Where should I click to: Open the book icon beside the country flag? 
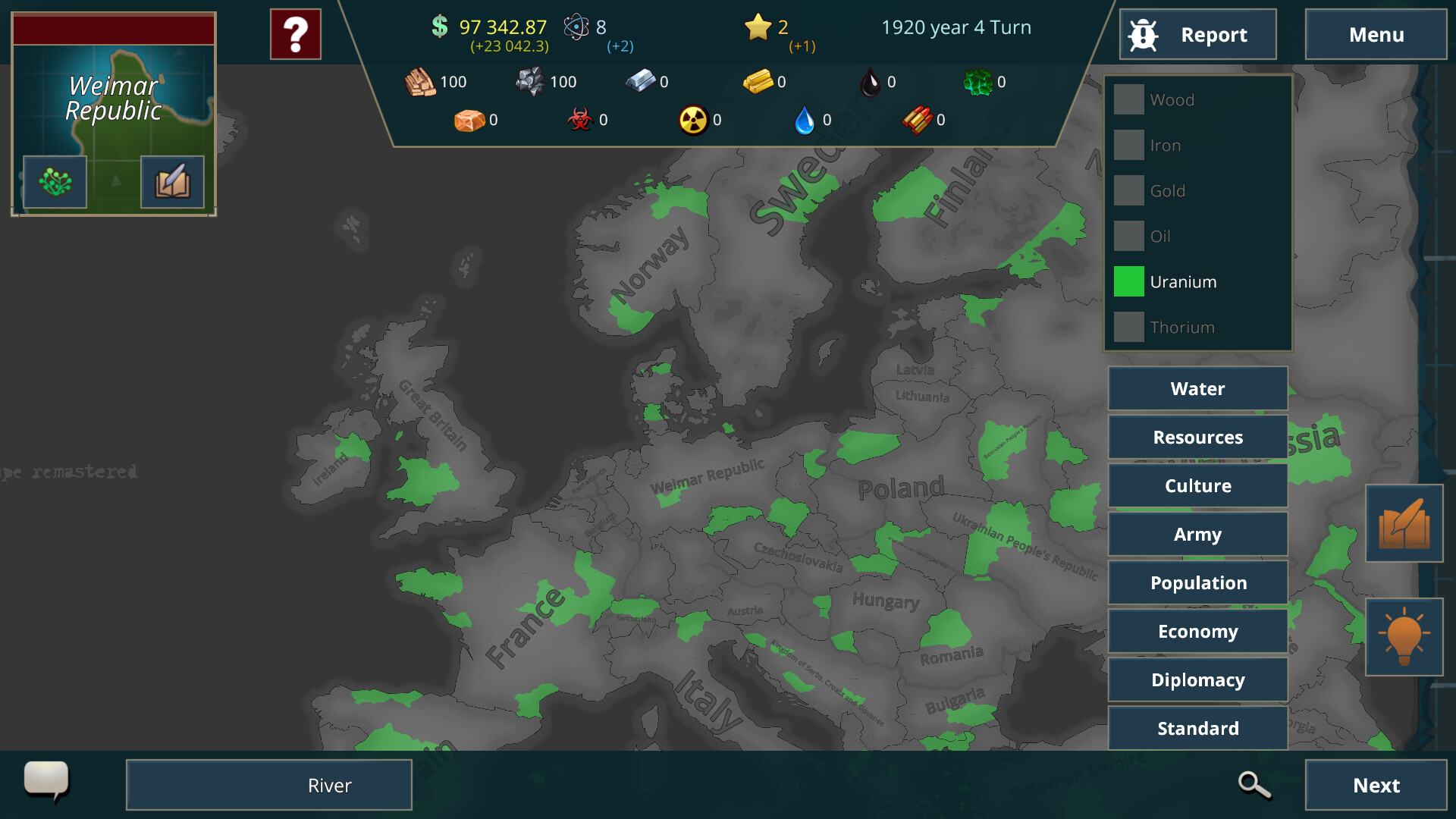click(171, 182)
